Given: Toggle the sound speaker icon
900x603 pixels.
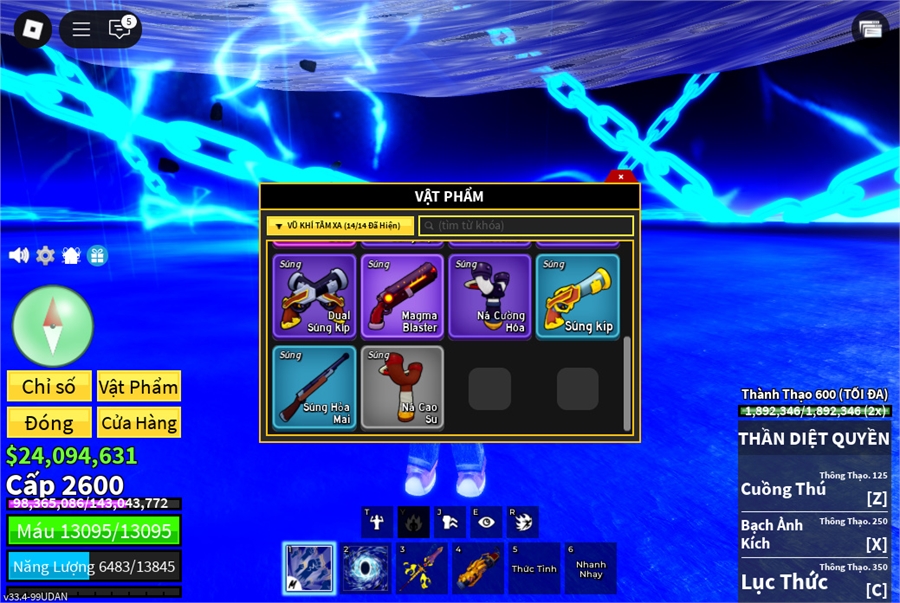Looking at the screenshot, I should (x=19, y=255).
